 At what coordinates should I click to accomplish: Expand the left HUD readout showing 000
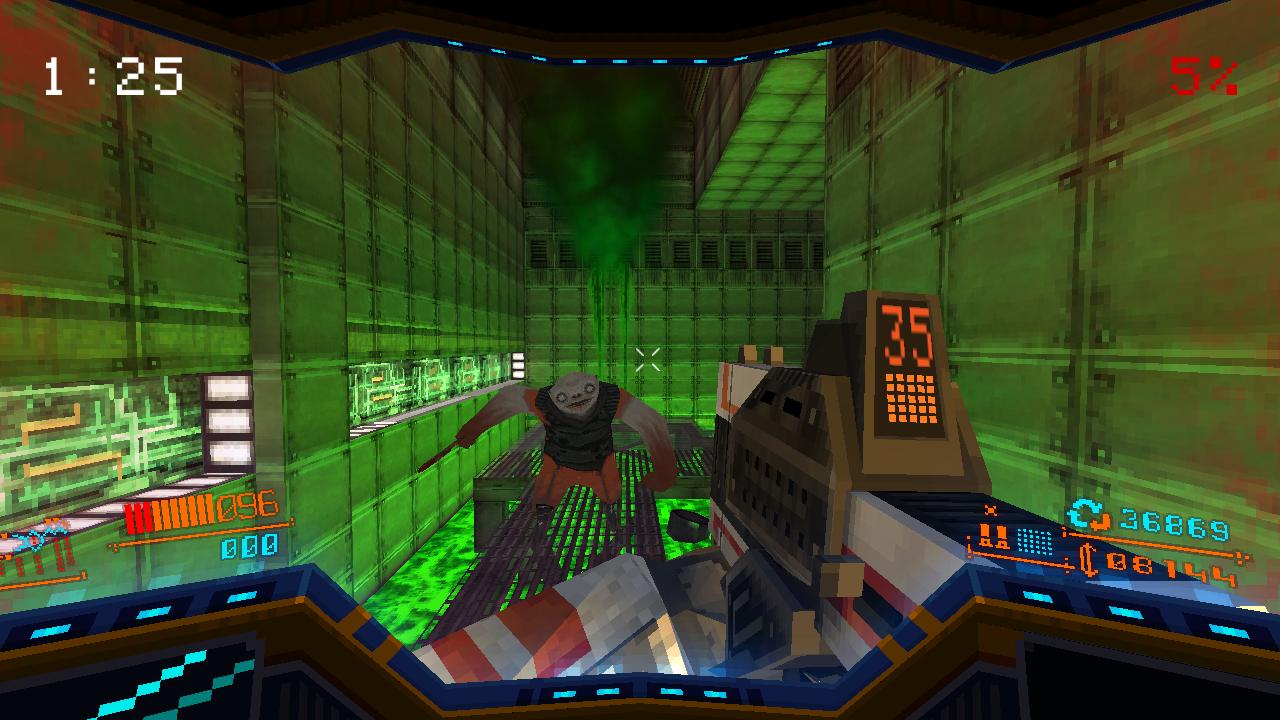click(x=249, y=547)
